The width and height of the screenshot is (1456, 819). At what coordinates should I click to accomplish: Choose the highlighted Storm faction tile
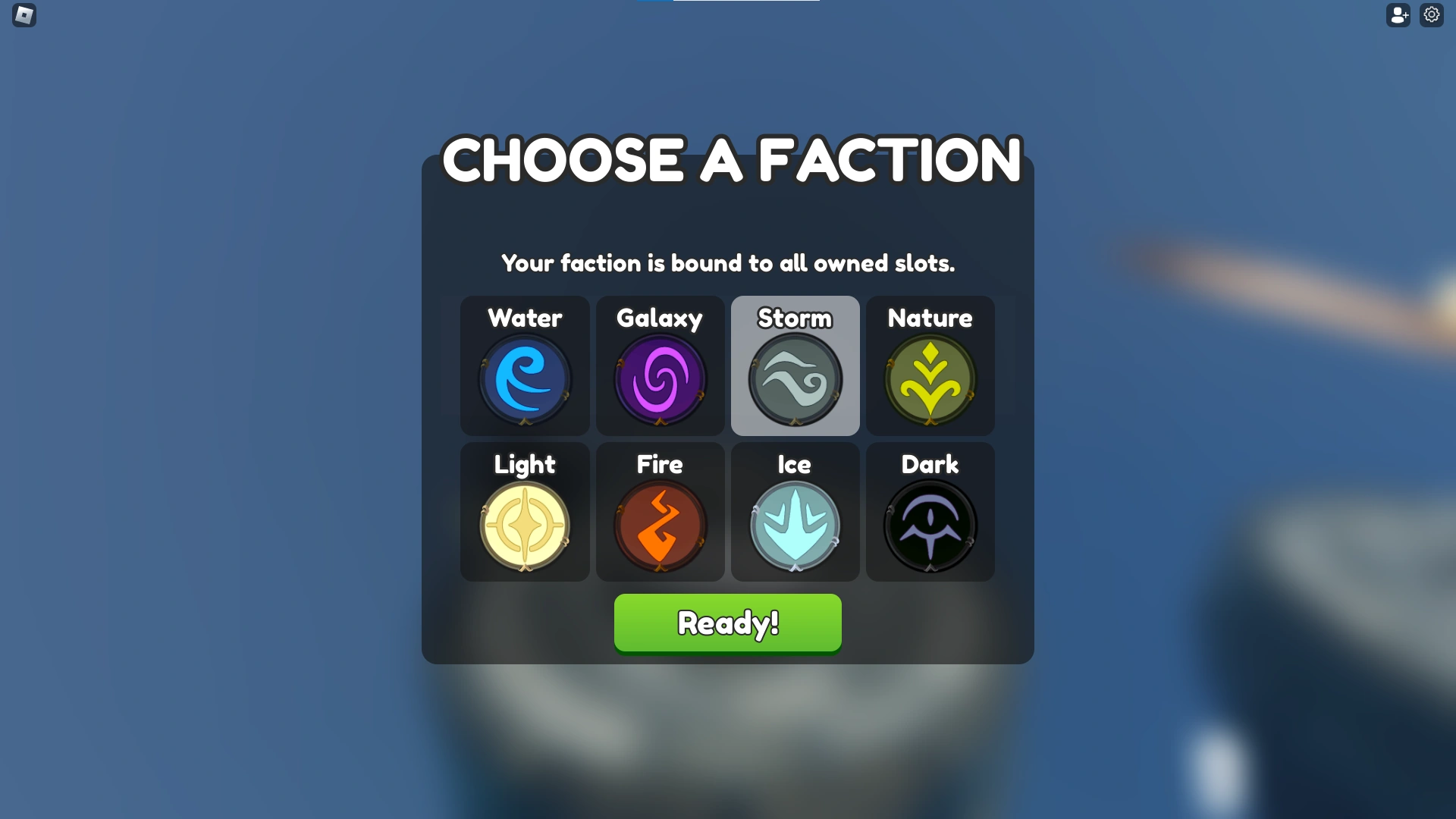[x=795, y=366]
